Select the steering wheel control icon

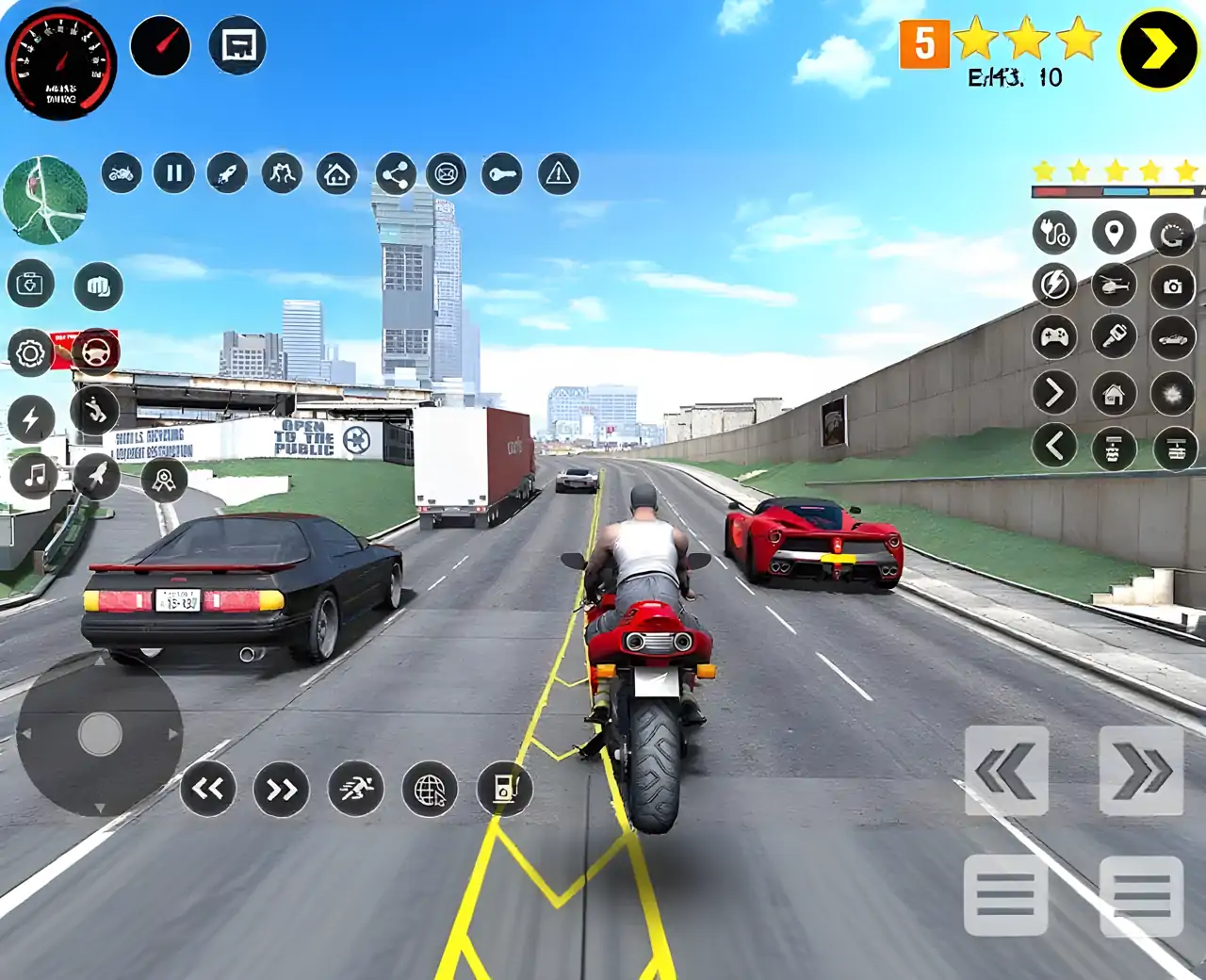pyautogui.click(x=95, y=352)
